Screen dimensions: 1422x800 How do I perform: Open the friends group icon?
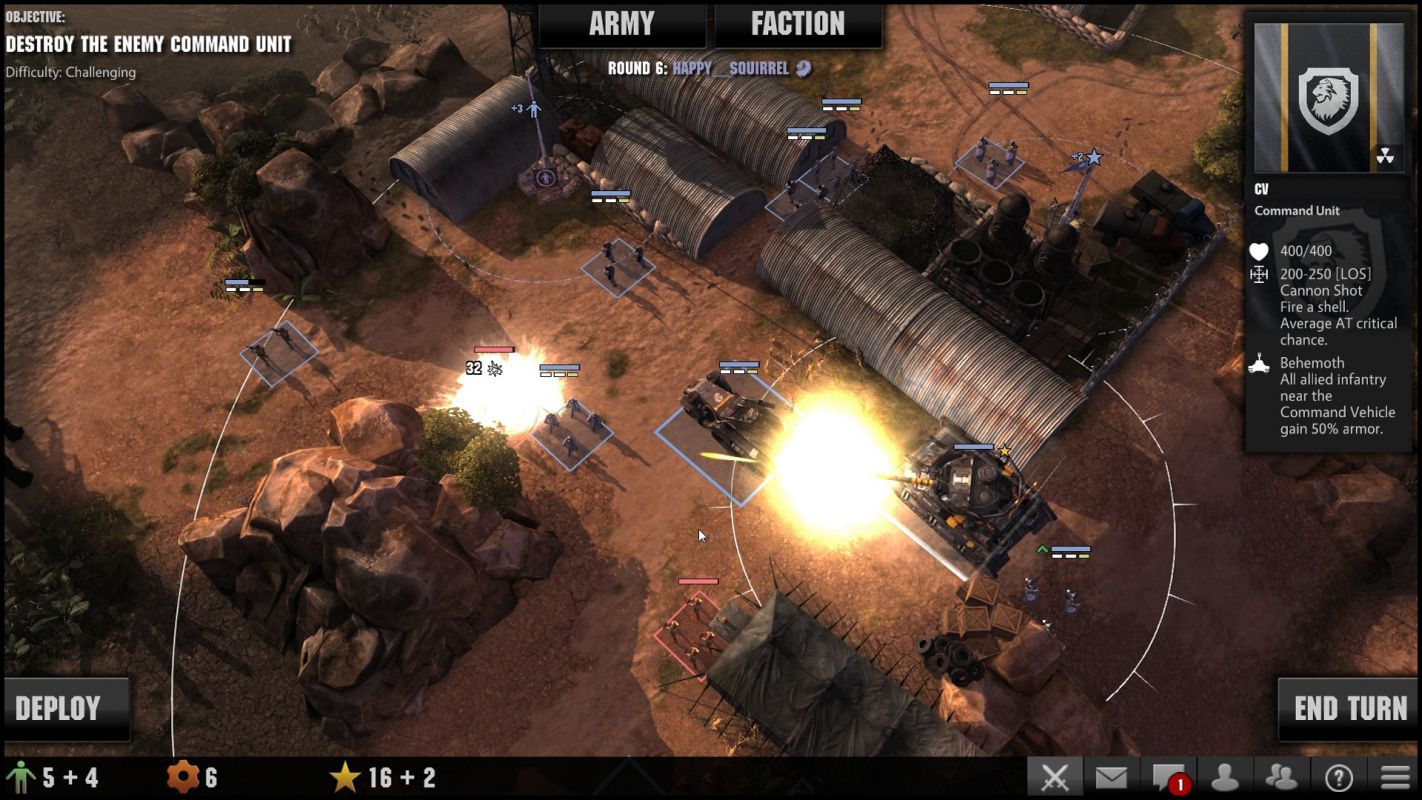tap(1281, 777)
